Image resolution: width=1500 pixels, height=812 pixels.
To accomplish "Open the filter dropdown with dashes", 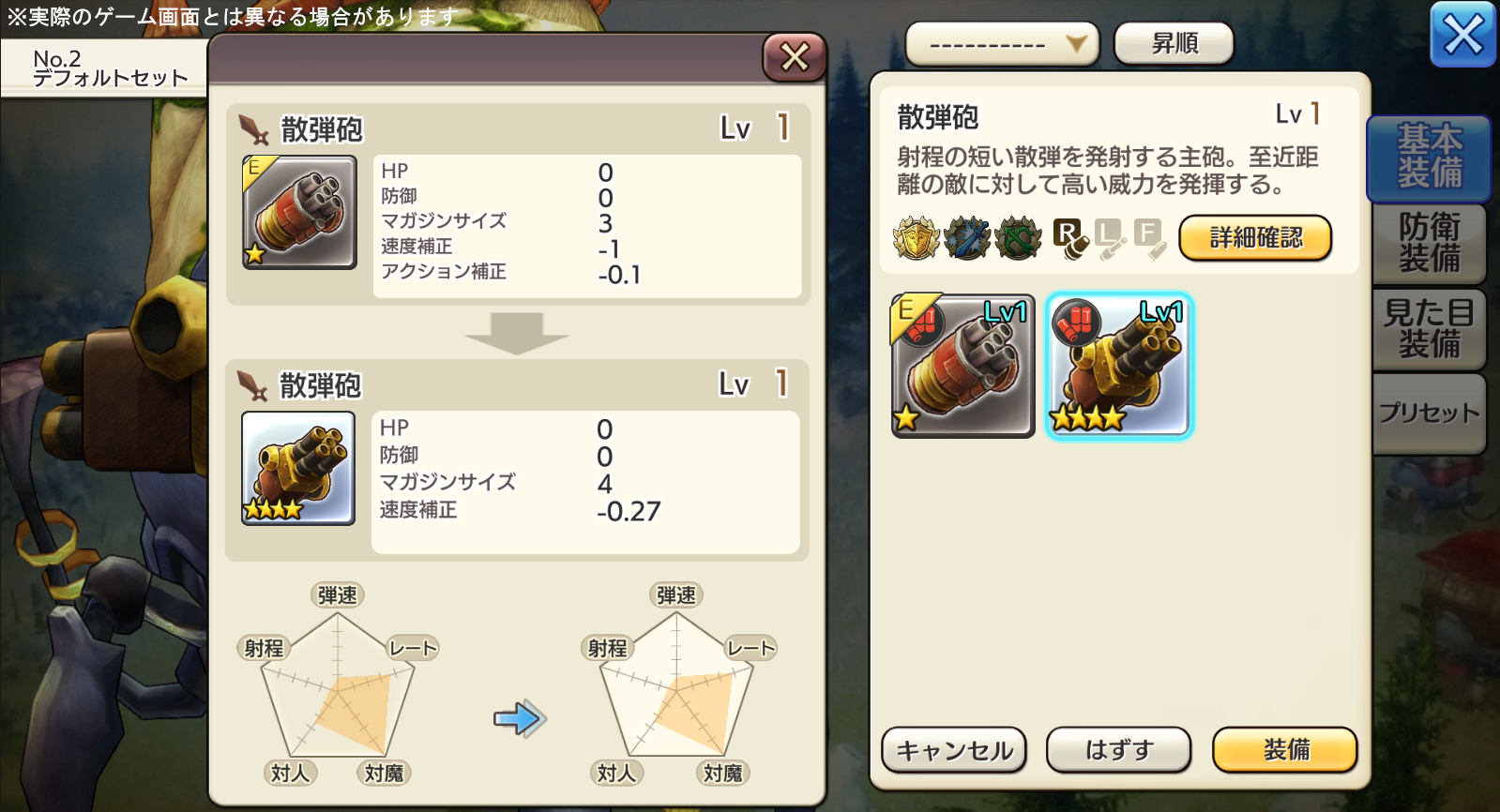I will tap(1001, 44).
